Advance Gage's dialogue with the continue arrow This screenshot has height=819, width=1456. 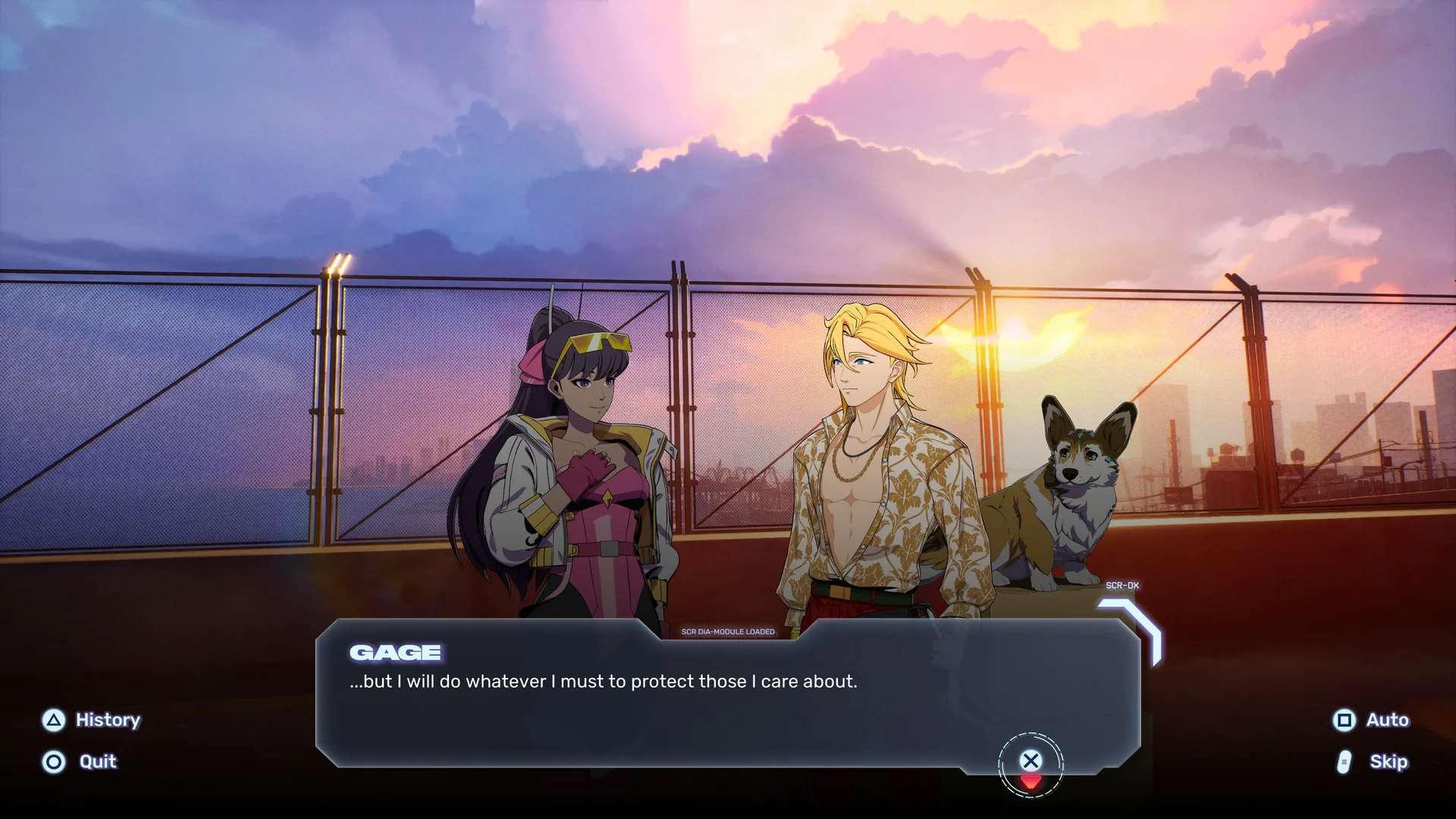[1031, 764]
